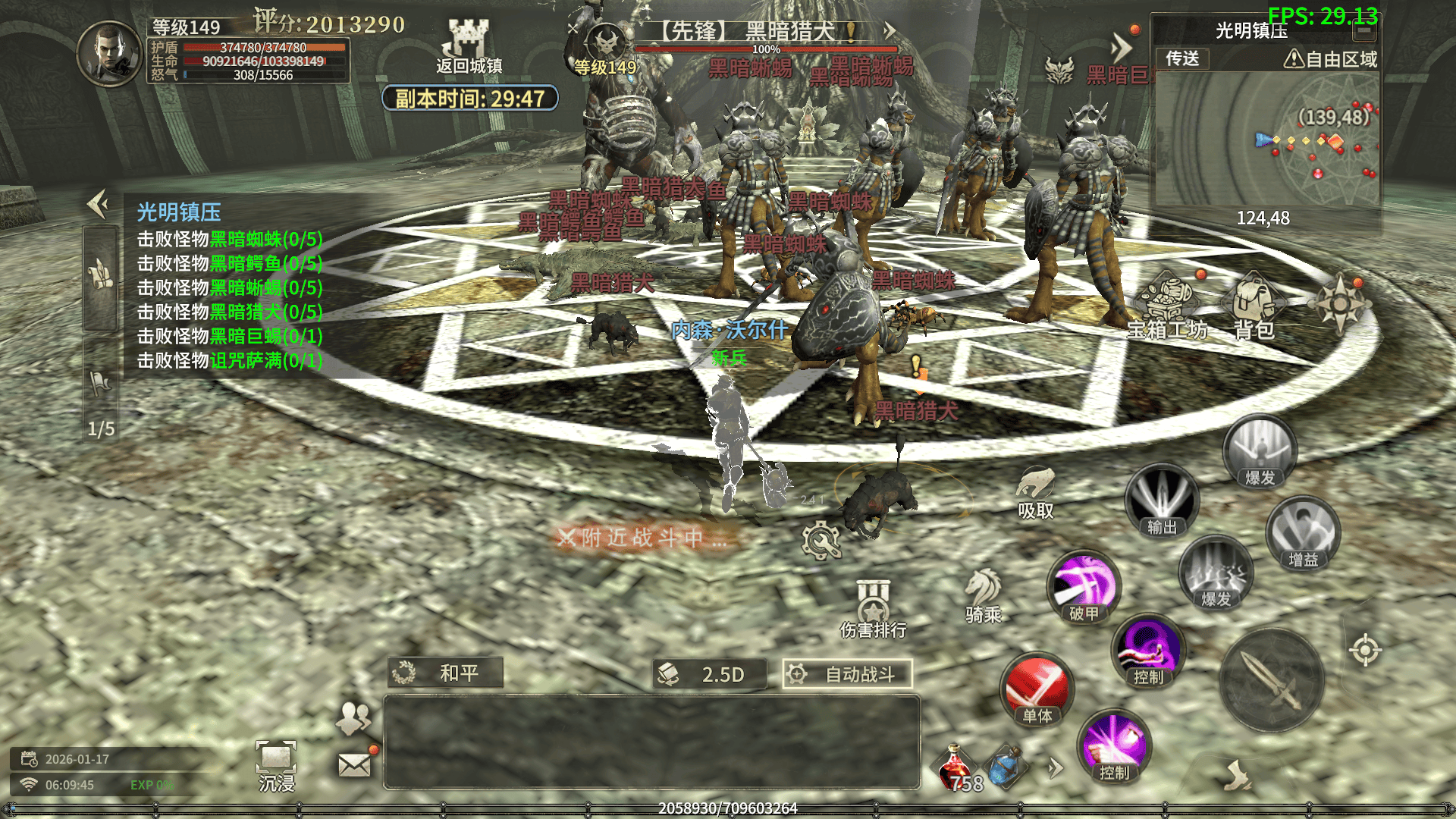
Task: Toggle 自动战斗 auto battle
Action: [x=847, y=674]
